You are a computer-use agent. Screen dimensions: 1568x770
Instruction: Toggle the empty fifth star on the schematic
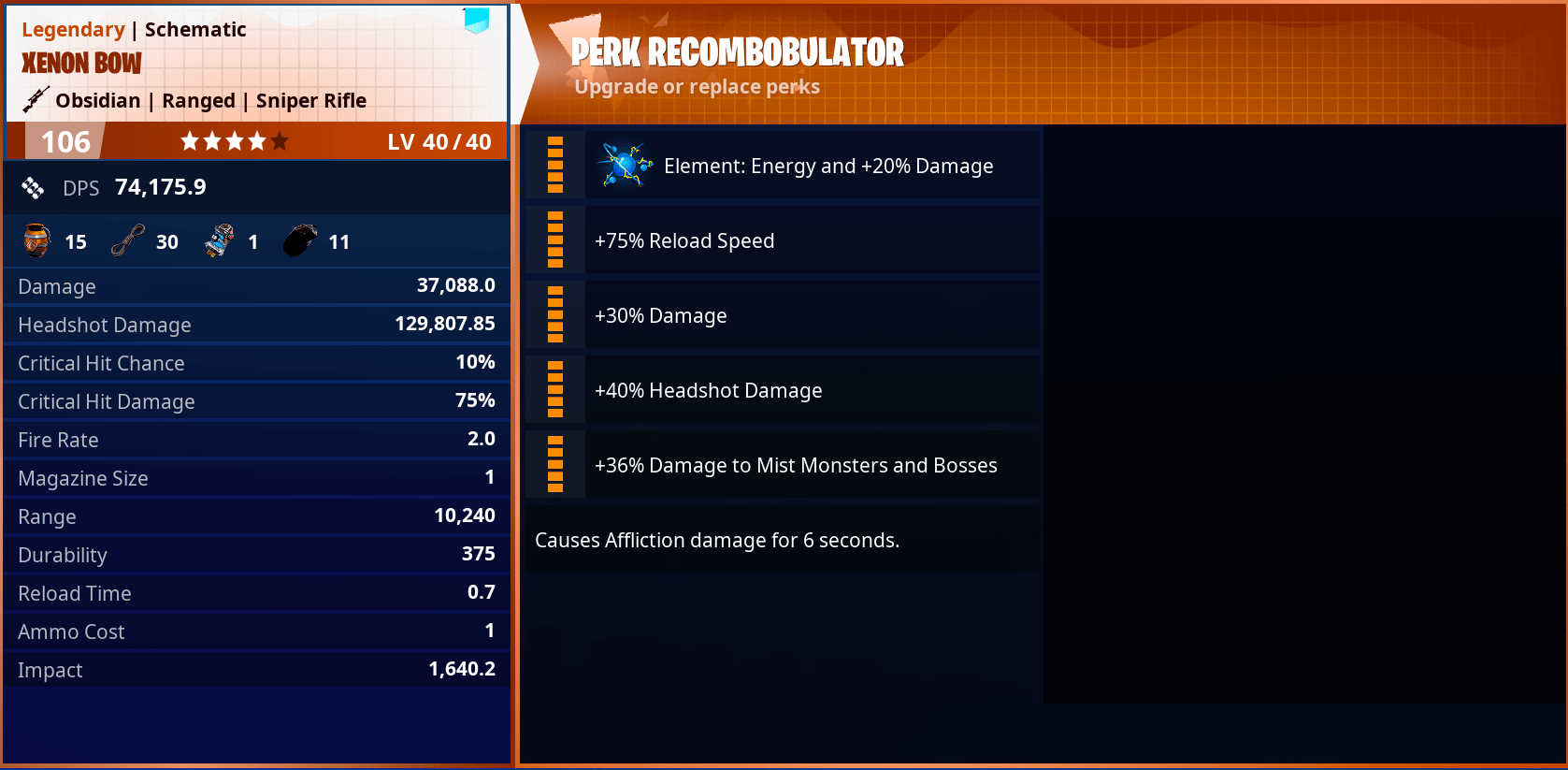pos(280,140)
